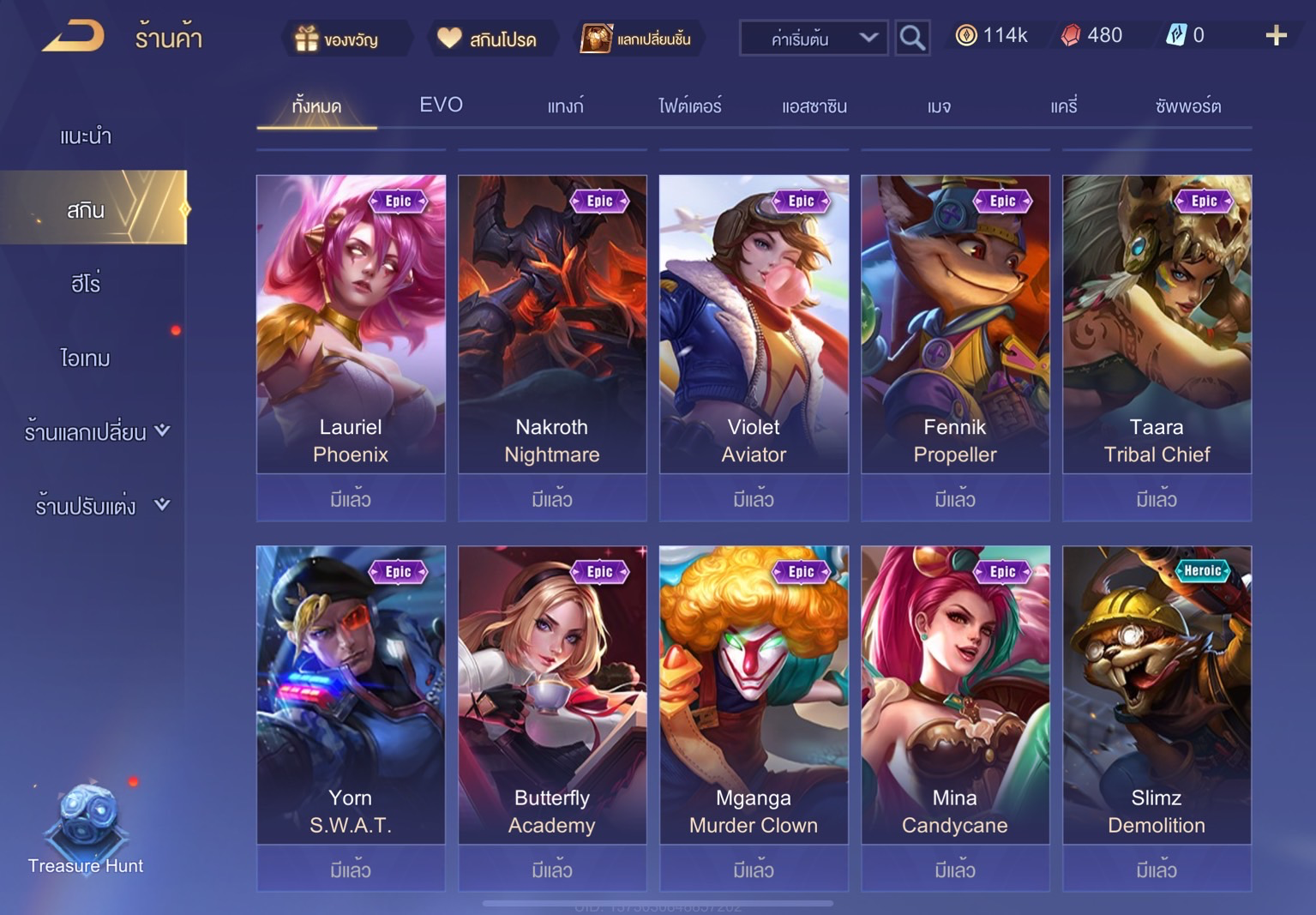Select the ซัพพอร์ต support tab
The width and height of the screenshot is (1316, 915).
tap(1187, 106)
